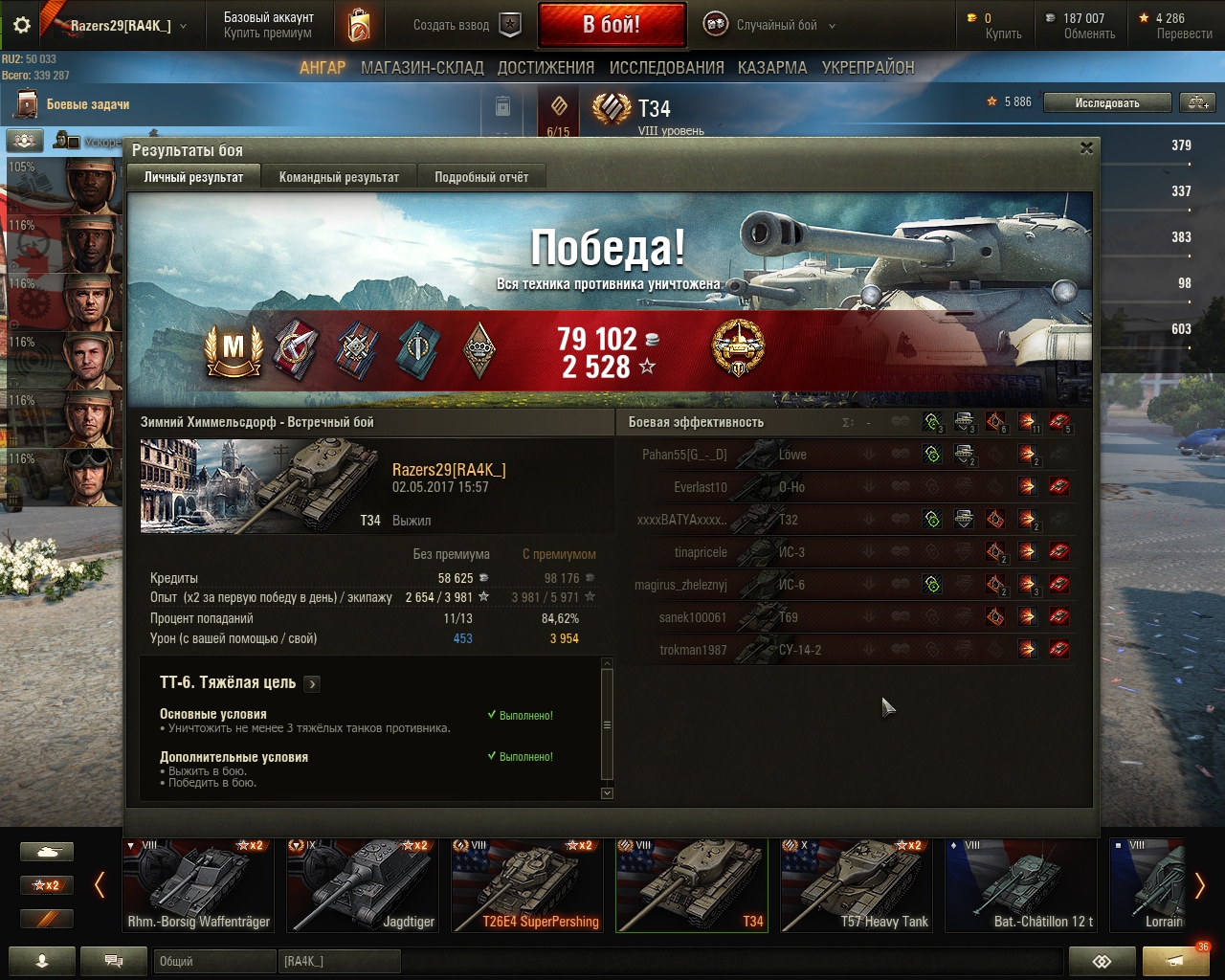Expand the ТТ-6. Тяжёлая цель mission details
Screen dimensions: 1225x980
click(x=312, y=683)
